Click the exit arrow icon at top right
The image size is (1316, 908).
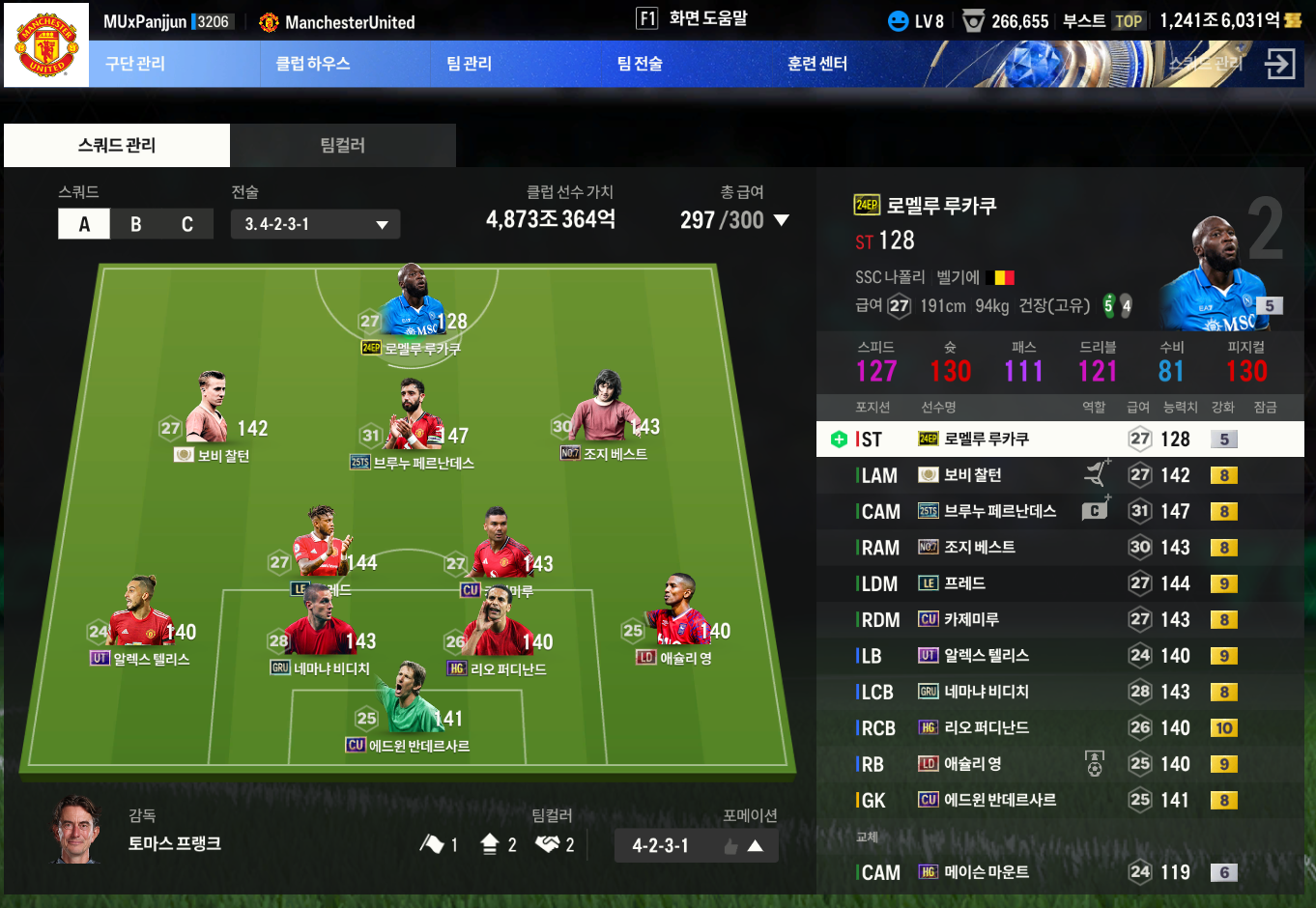[1279, 65]
